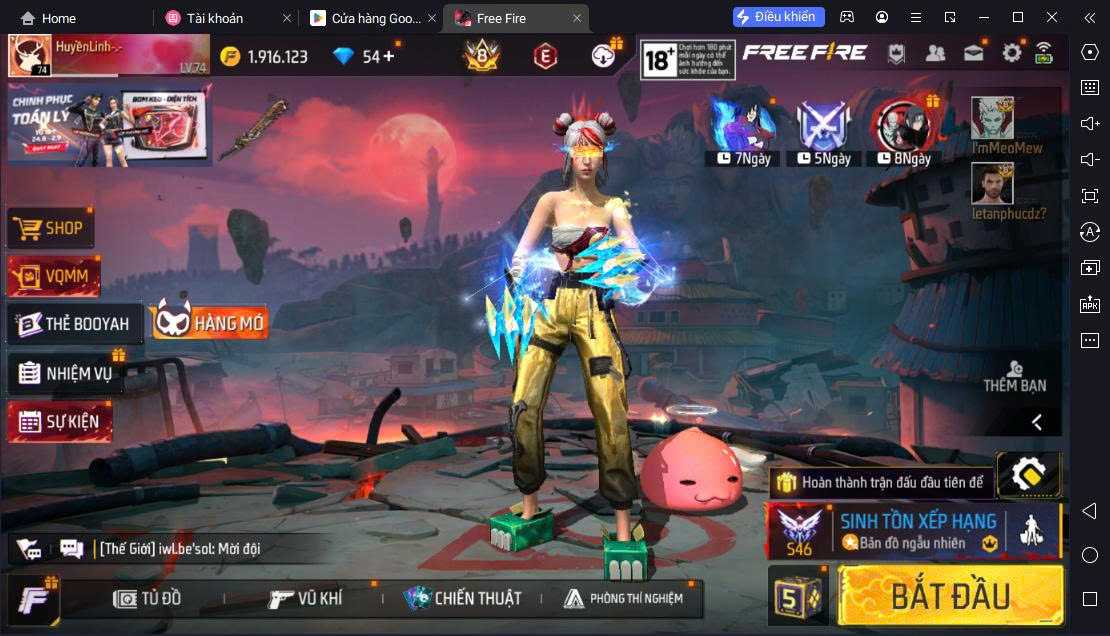
Task: Open HuyenLinh player profile avatar
Action: click(x=30, y=56)
